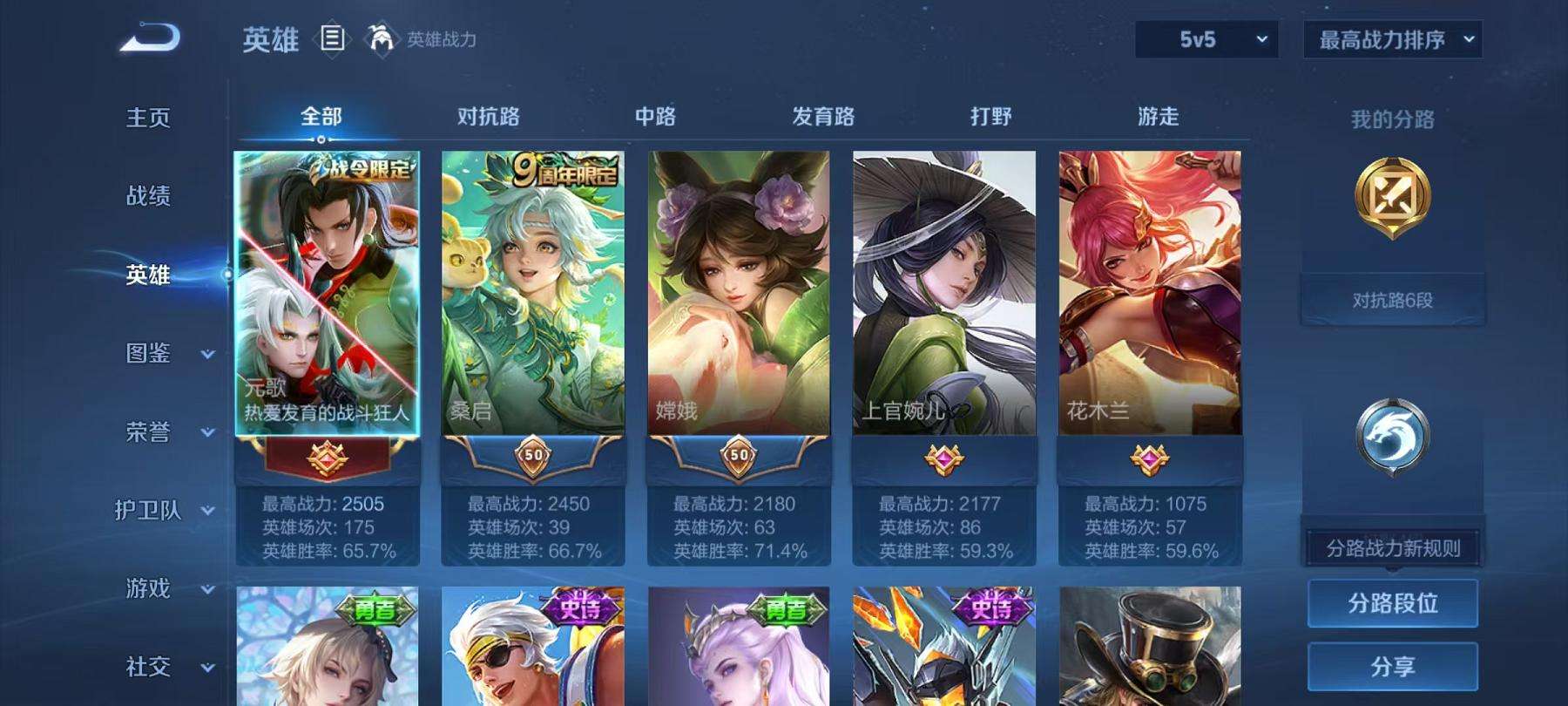Click 桑启's level 50 shield badge
This screenshot has height=706, width=1568.
(x=533, y=457)
